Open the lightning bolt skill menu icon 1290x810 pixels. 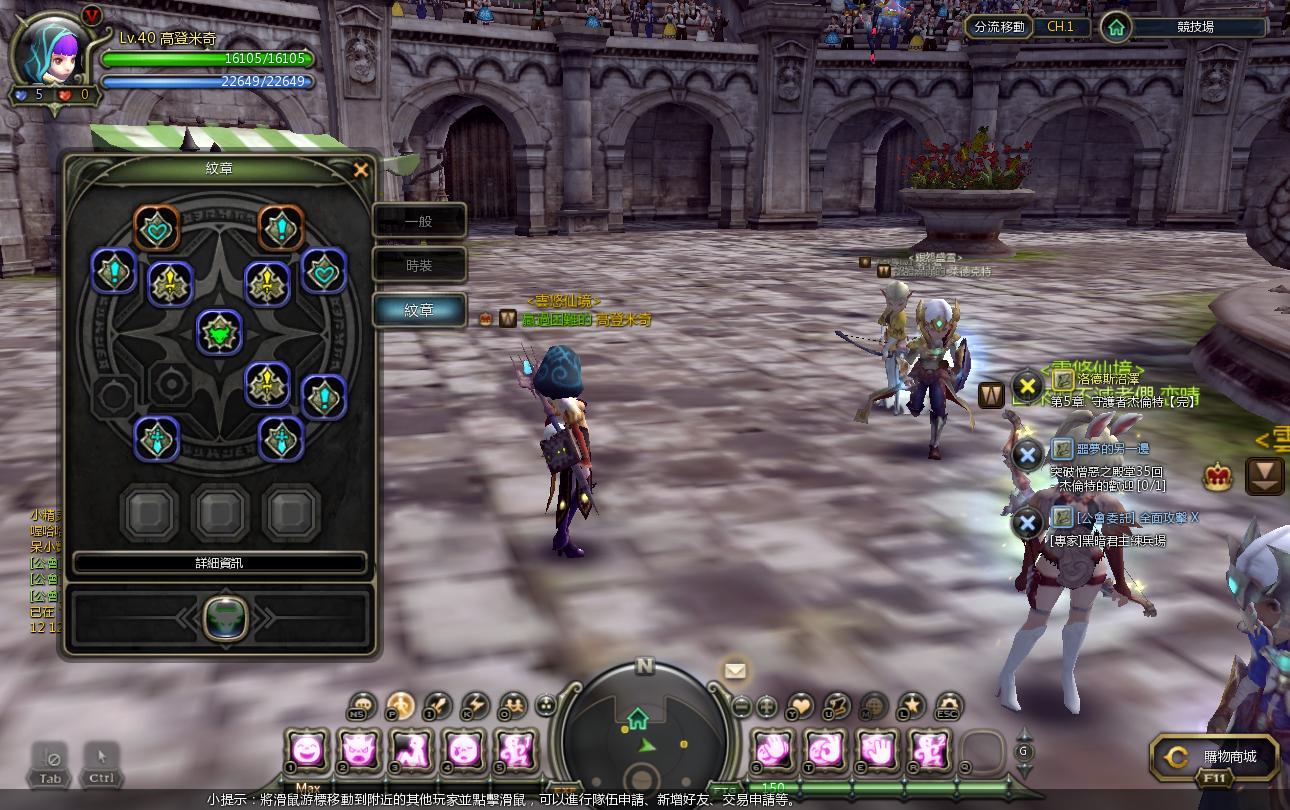(474, 705)
